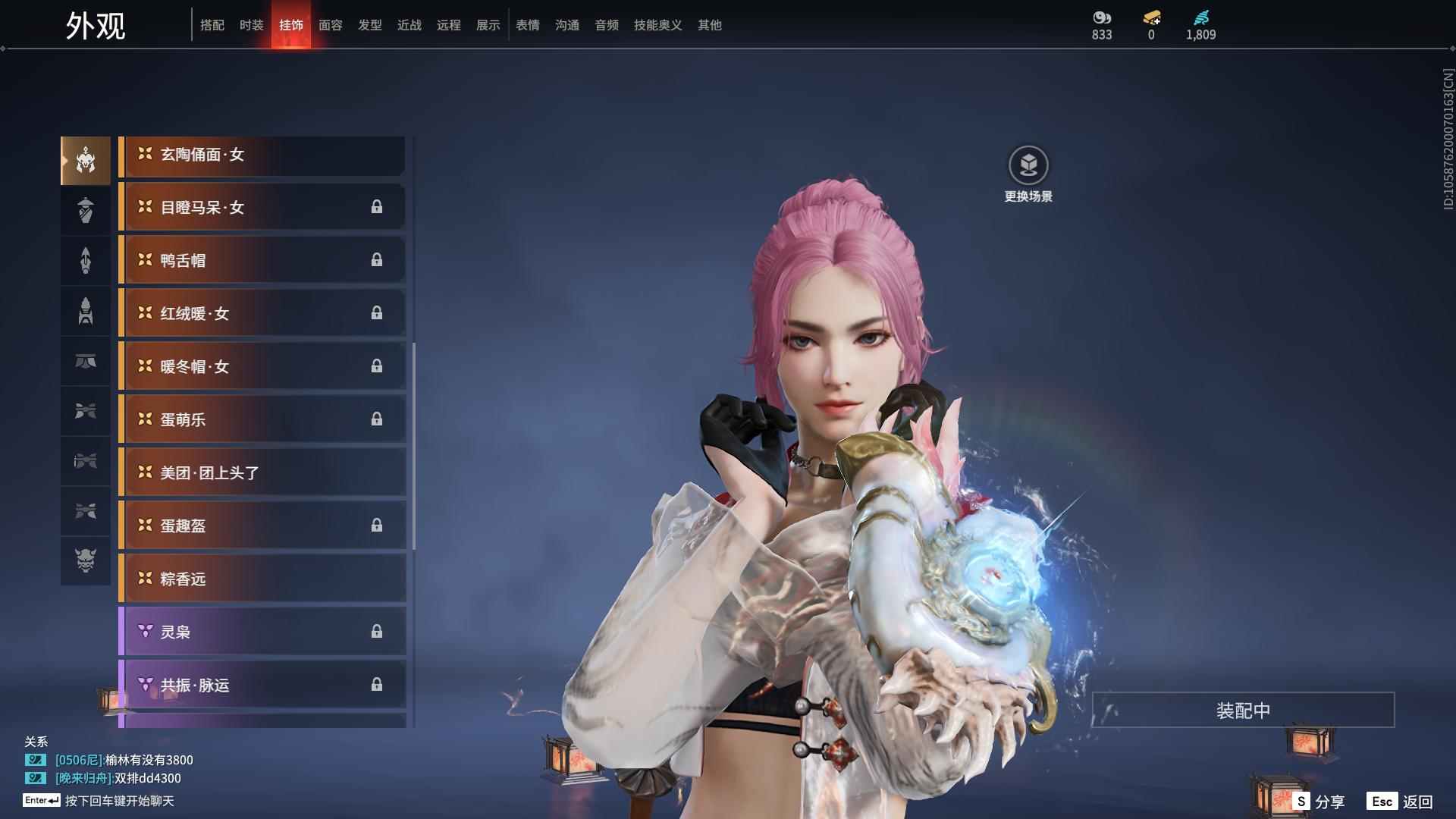This screenshot has height=819, width=1456.
Task: Open the 技能奥义 tab
Action: pyautogui.click(x=657, y=25)
